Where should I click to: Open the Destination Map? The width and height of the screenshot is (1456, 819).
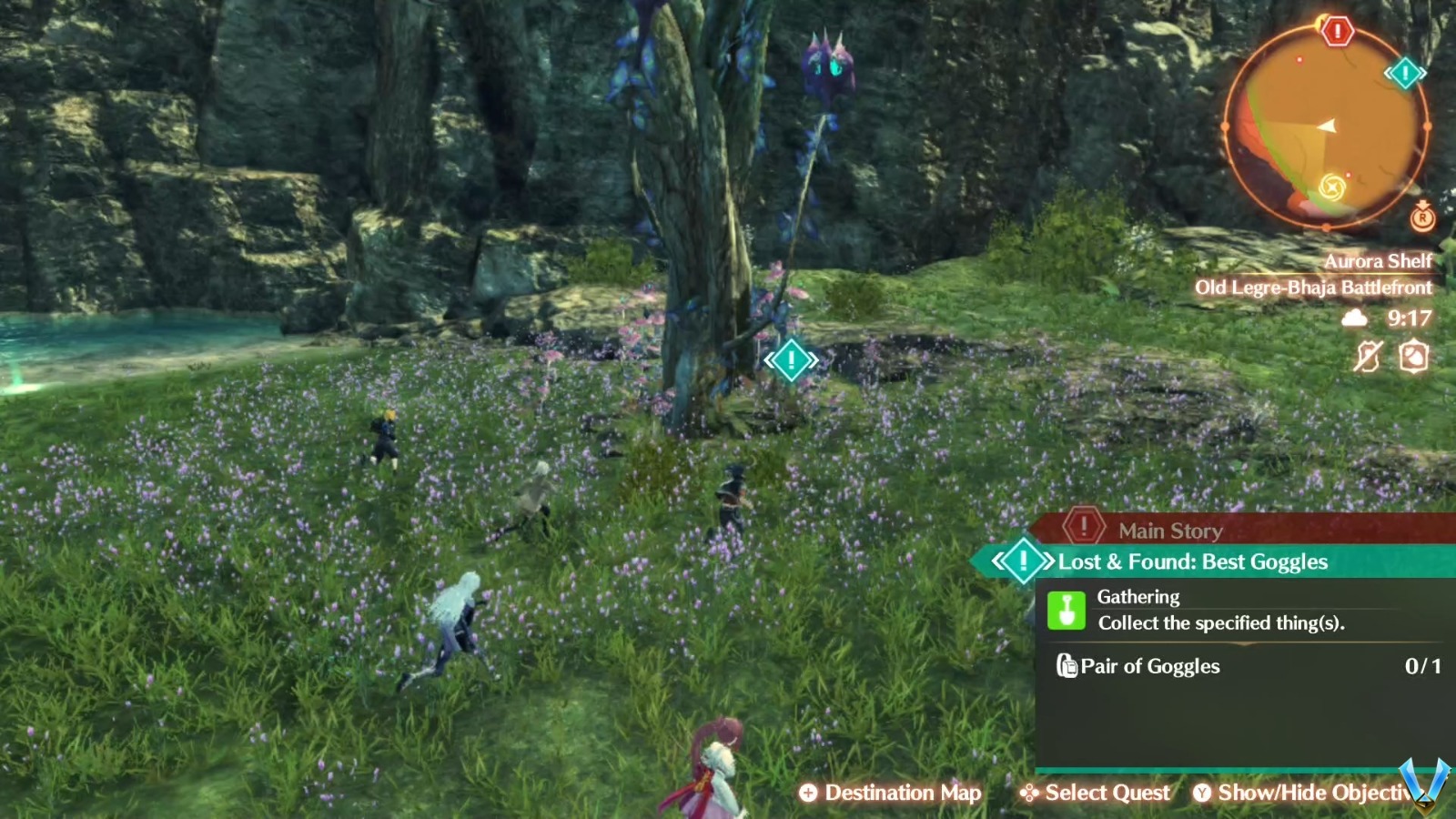point(889,793)
